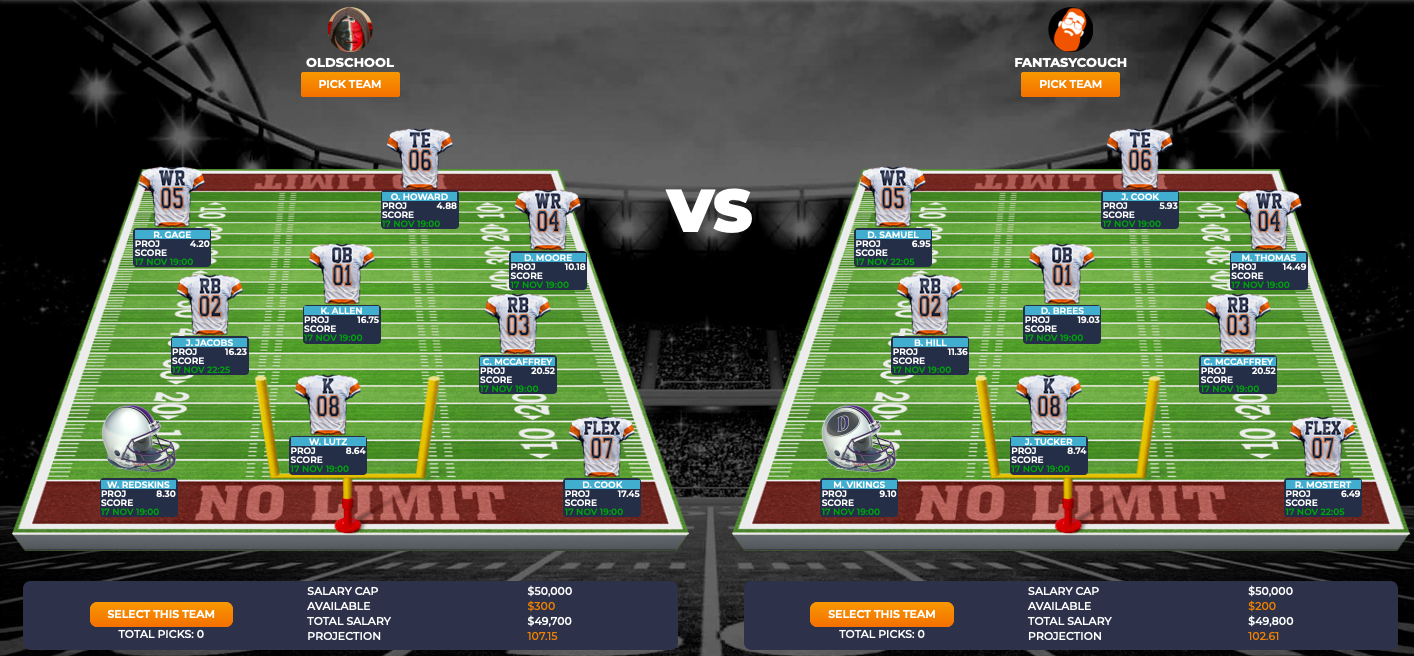Click the B. Hill running back card
1414x656 pixels.
coord(930,355)
